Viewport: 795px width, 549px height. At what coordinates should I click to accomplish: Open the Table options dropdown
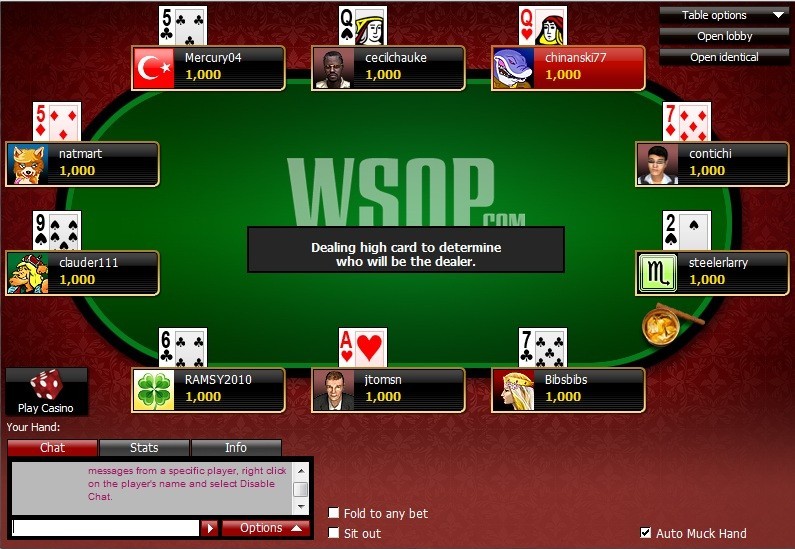tap(724, 15)
